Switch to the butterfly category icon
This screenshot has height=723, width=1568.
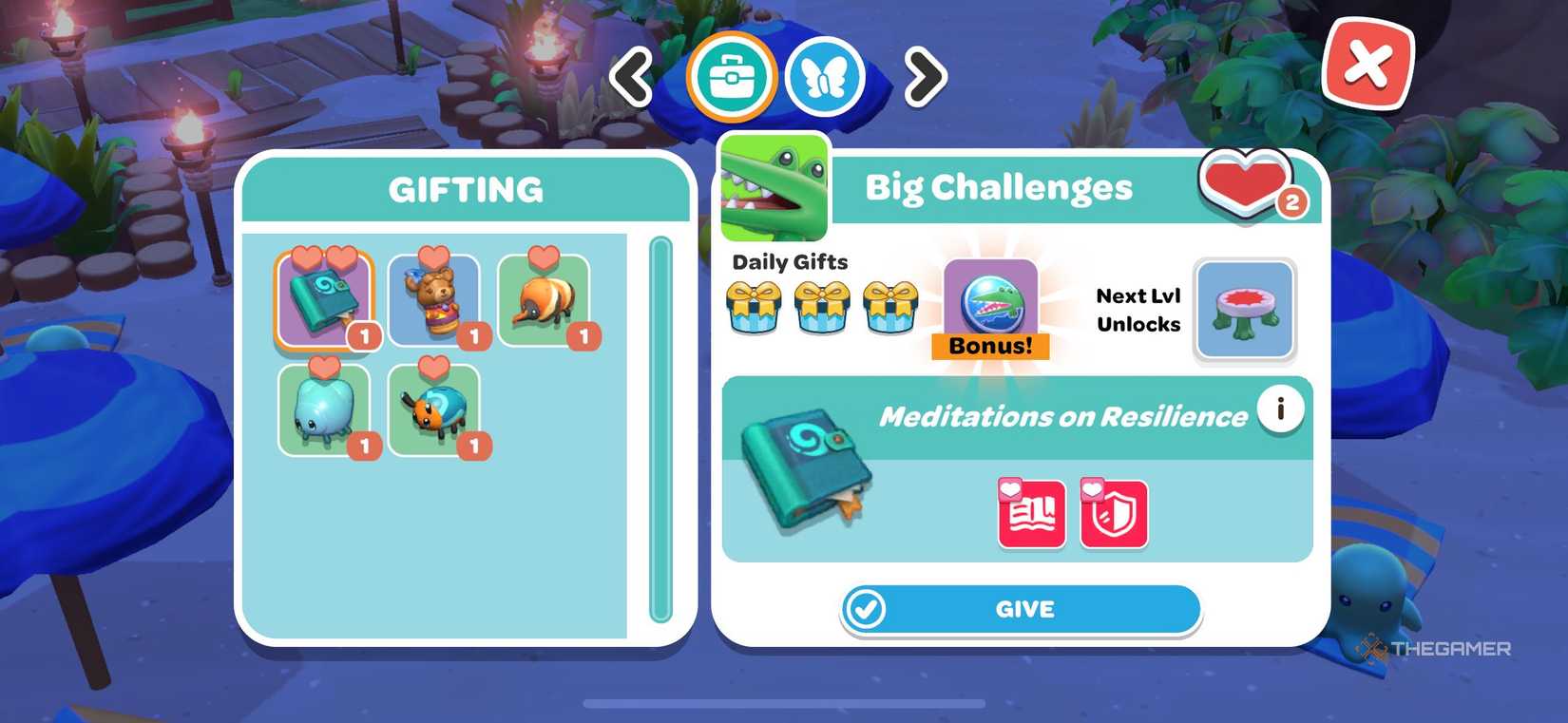tap(825, 78)
